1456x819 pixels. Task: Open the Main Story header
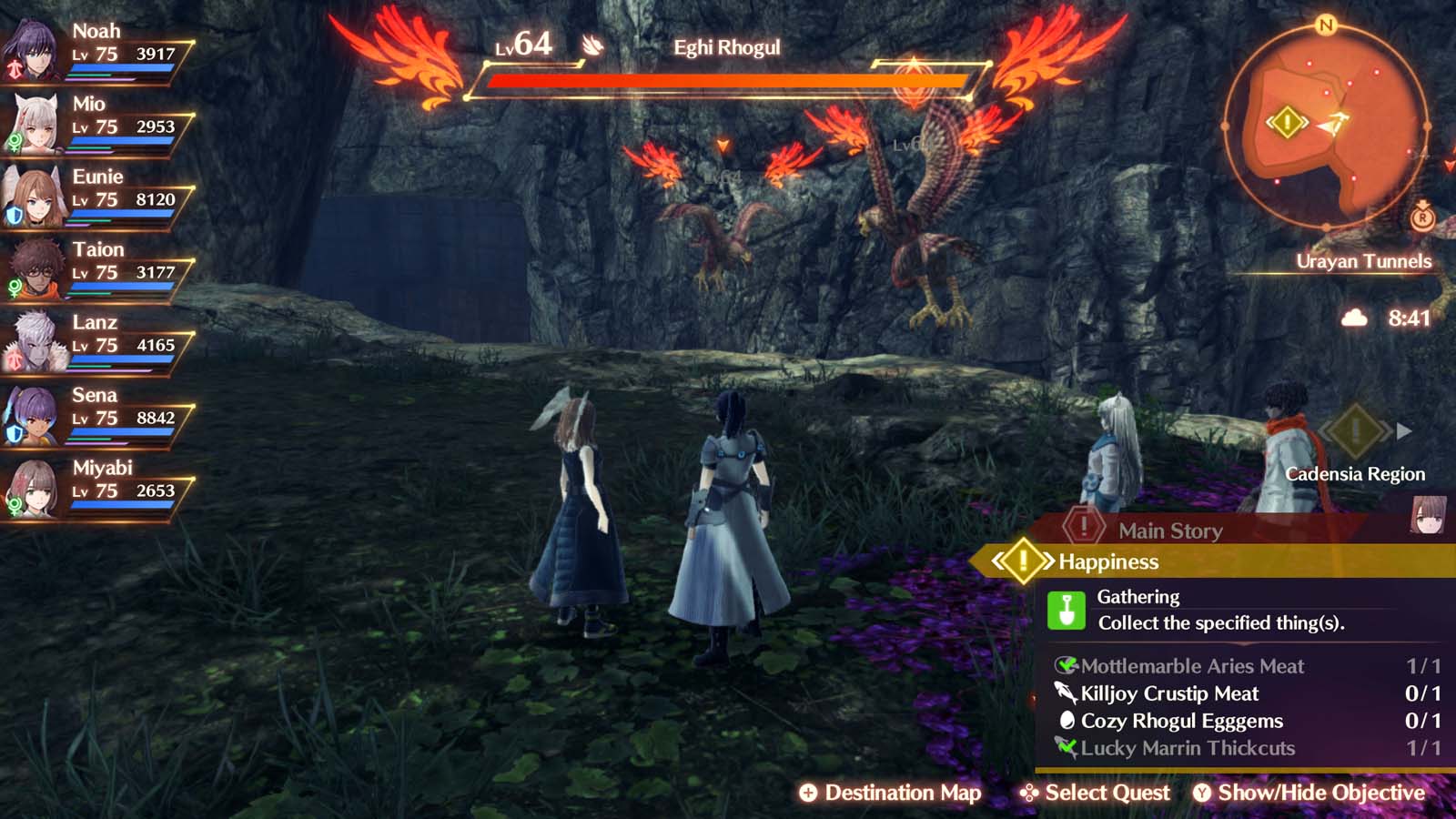(x=1168, y=531)
